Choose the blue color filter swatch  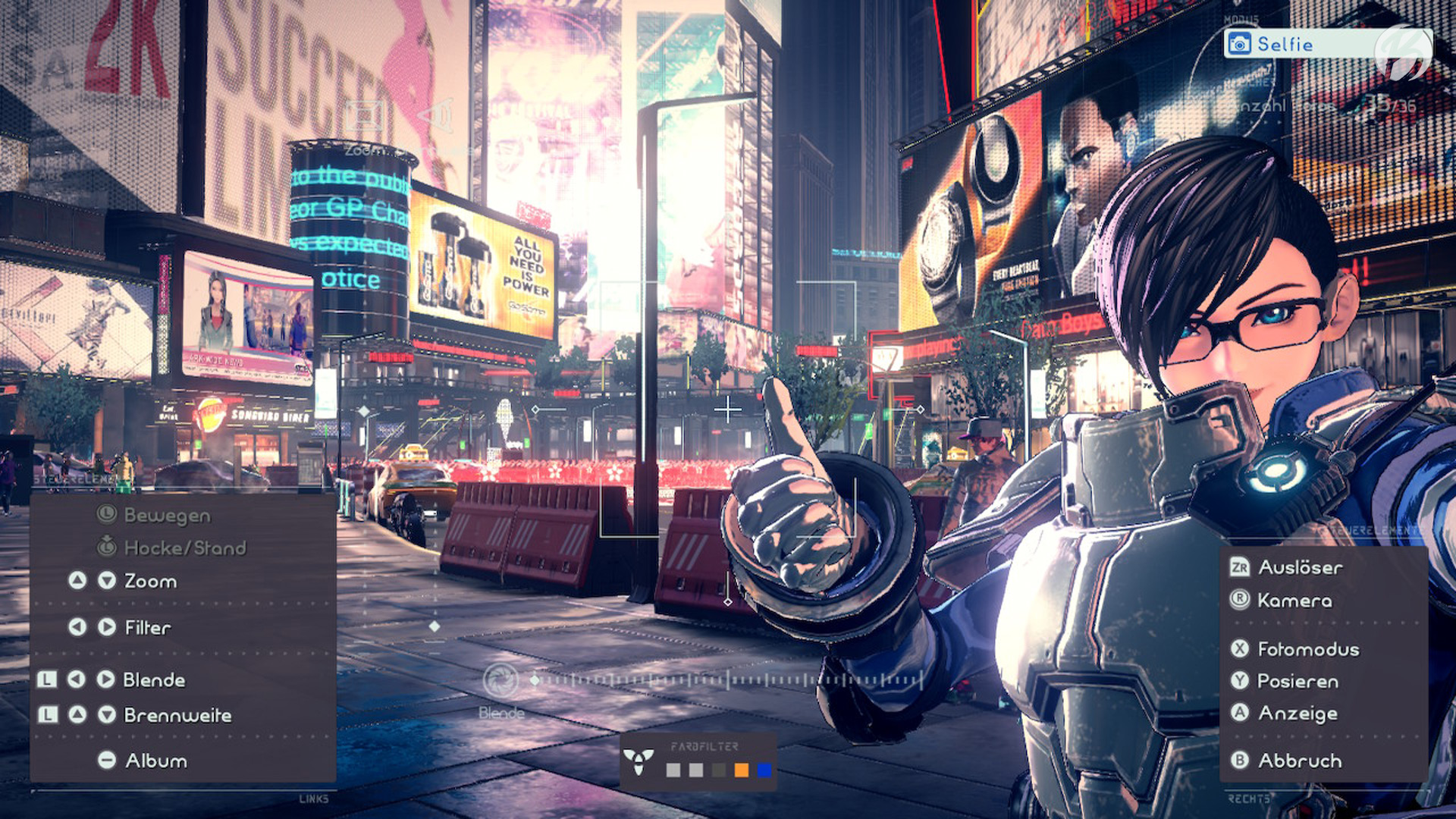point(764,770)
